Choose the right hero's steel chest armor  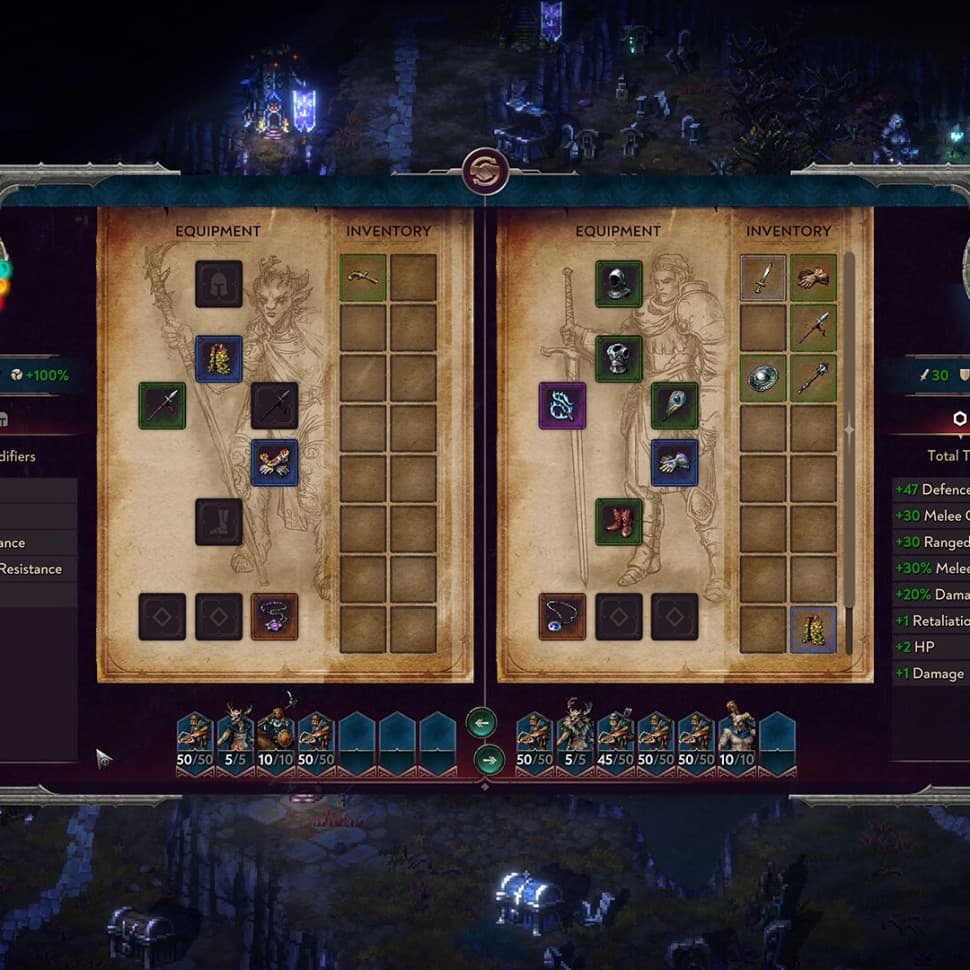tap(618, 358)
